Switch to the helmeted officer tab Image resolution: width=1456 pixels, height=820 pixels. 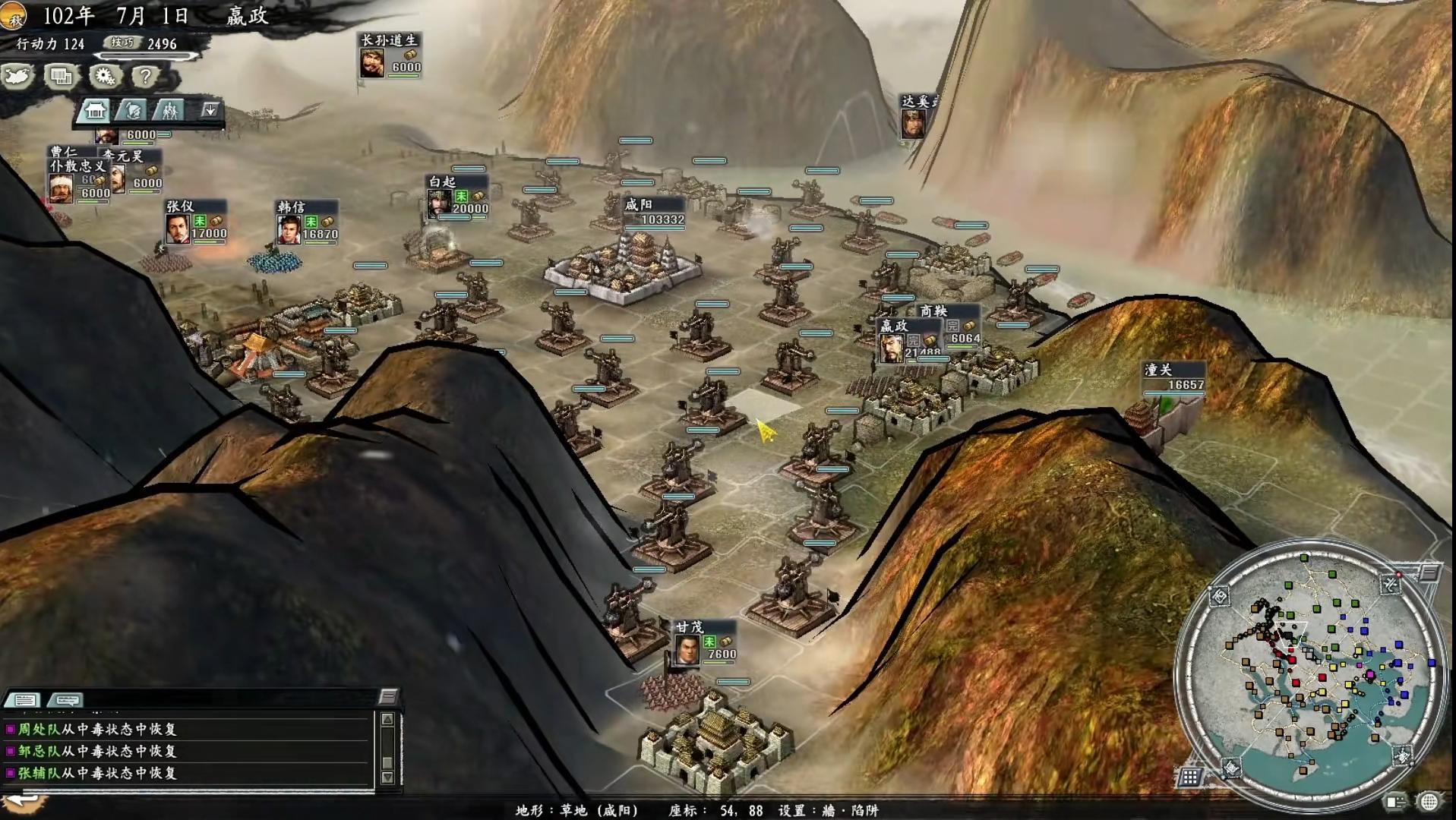(x=132, y=111)
